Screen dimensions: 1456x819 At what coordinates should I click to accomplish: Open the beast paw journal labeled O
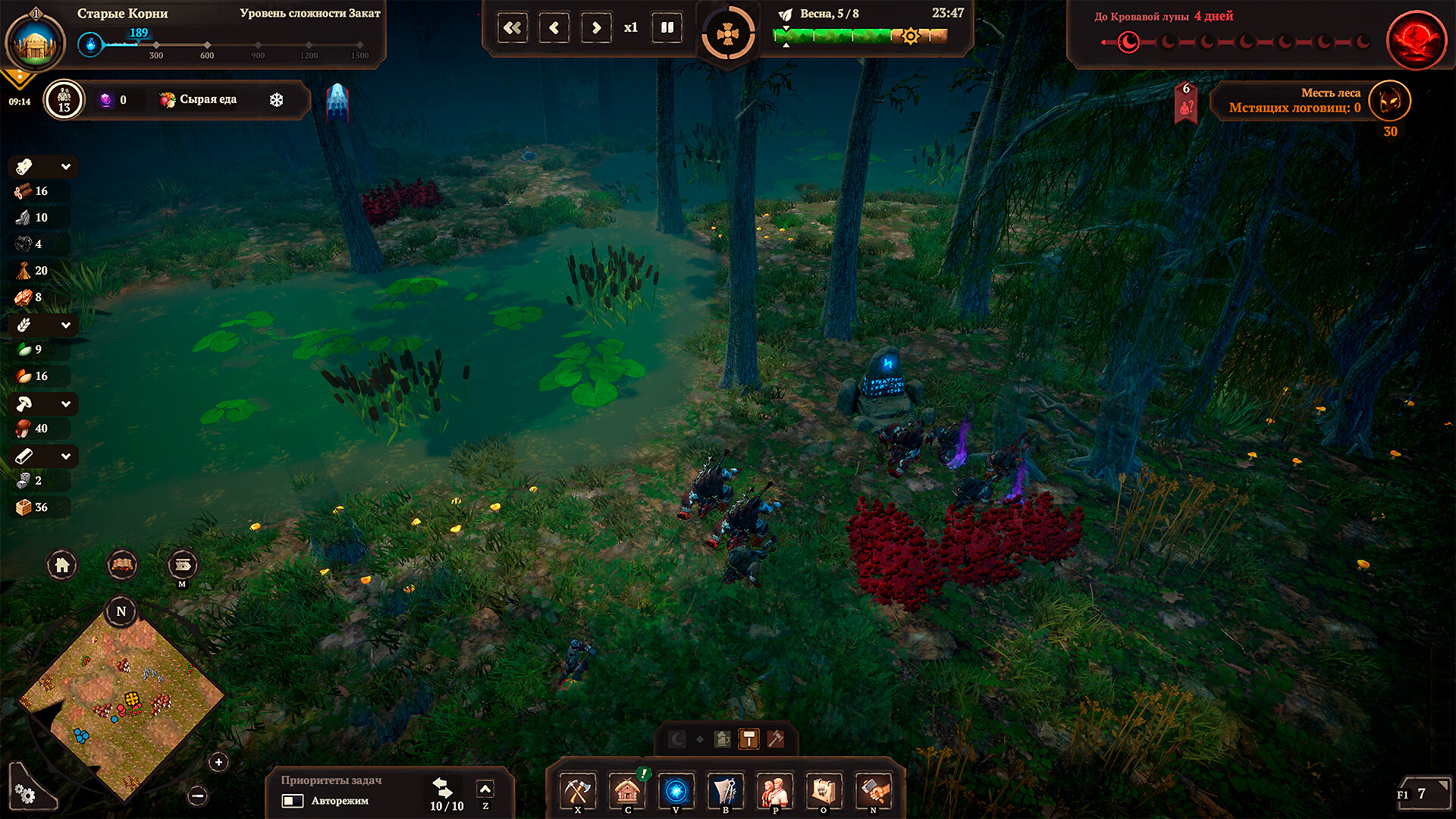click(824, 791)
